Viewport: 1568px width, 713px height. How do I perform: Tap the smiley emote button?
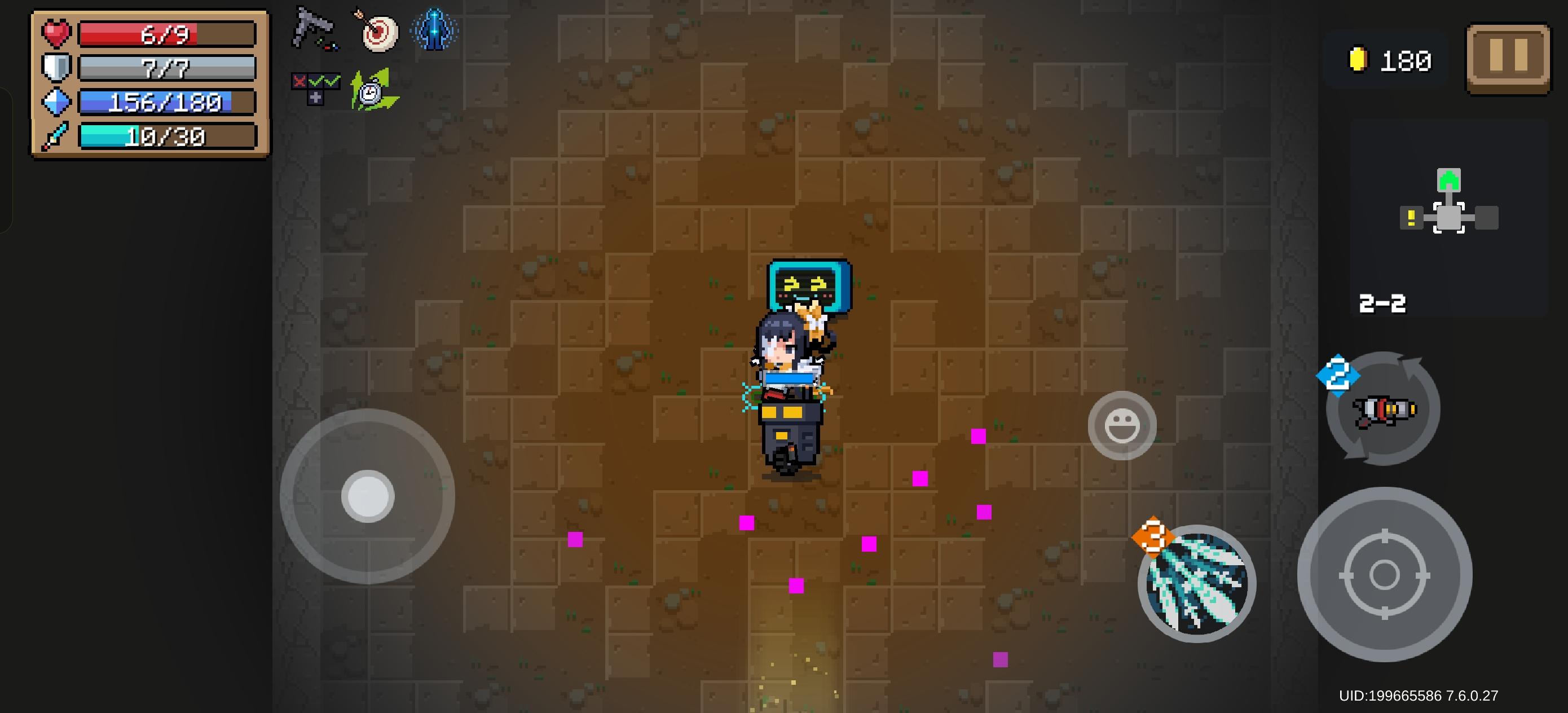(x=1122, y=425)
